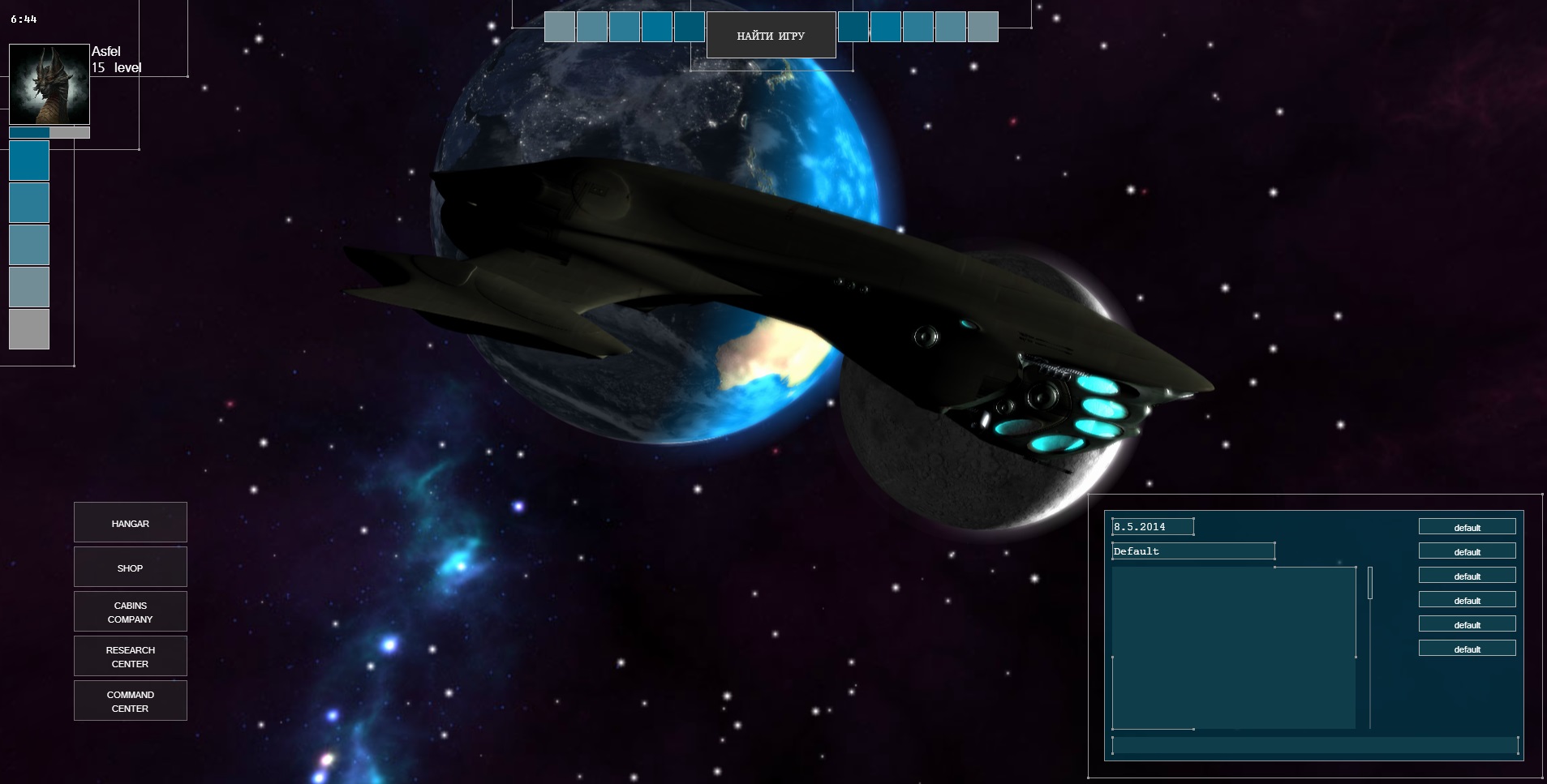Click the НАЙТИ ИГРУ find game button

click(x=771, y=36)
